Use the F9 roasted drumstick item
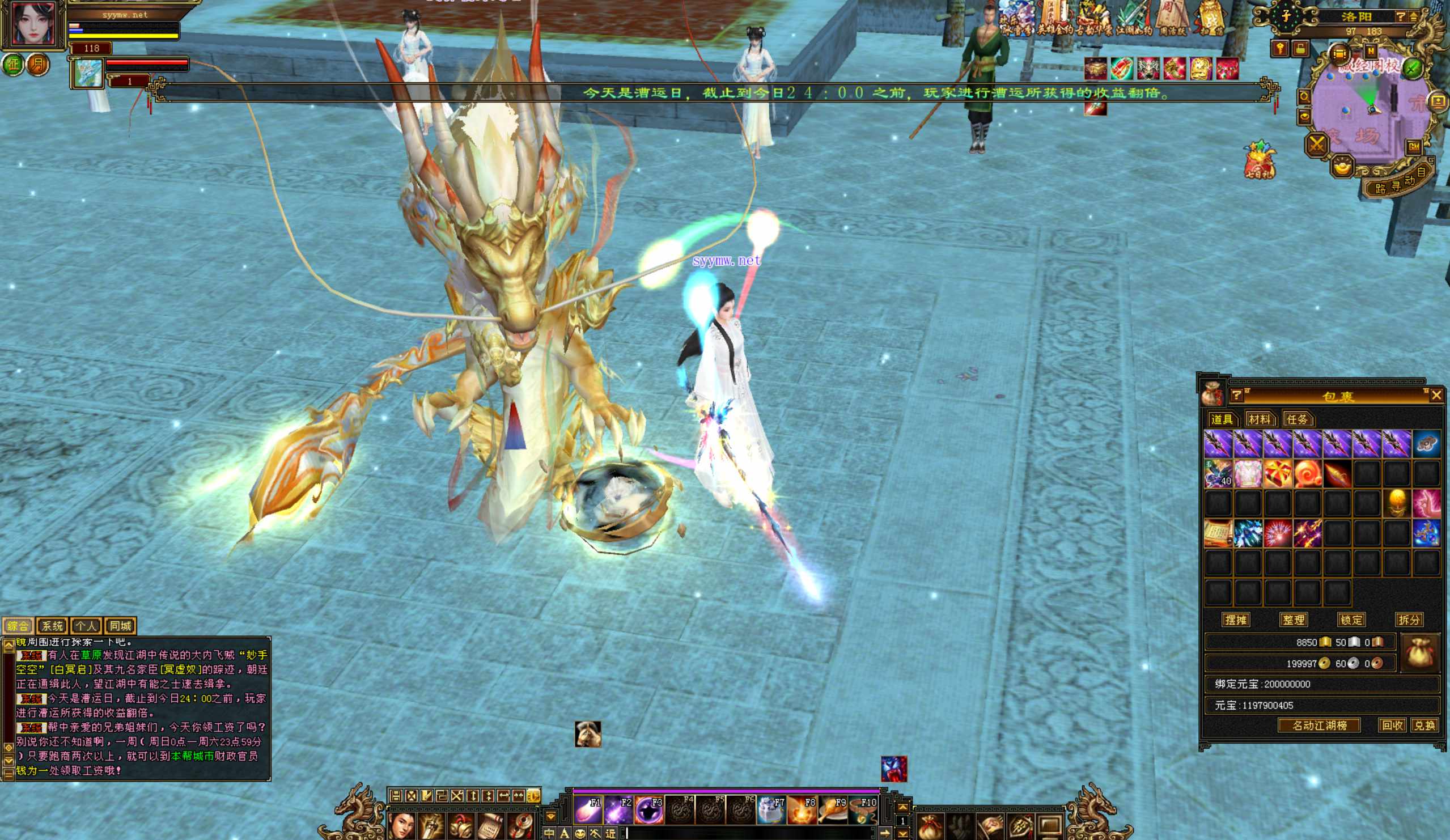This screenshot has width=1450, height=840. [x=832, y=811]
